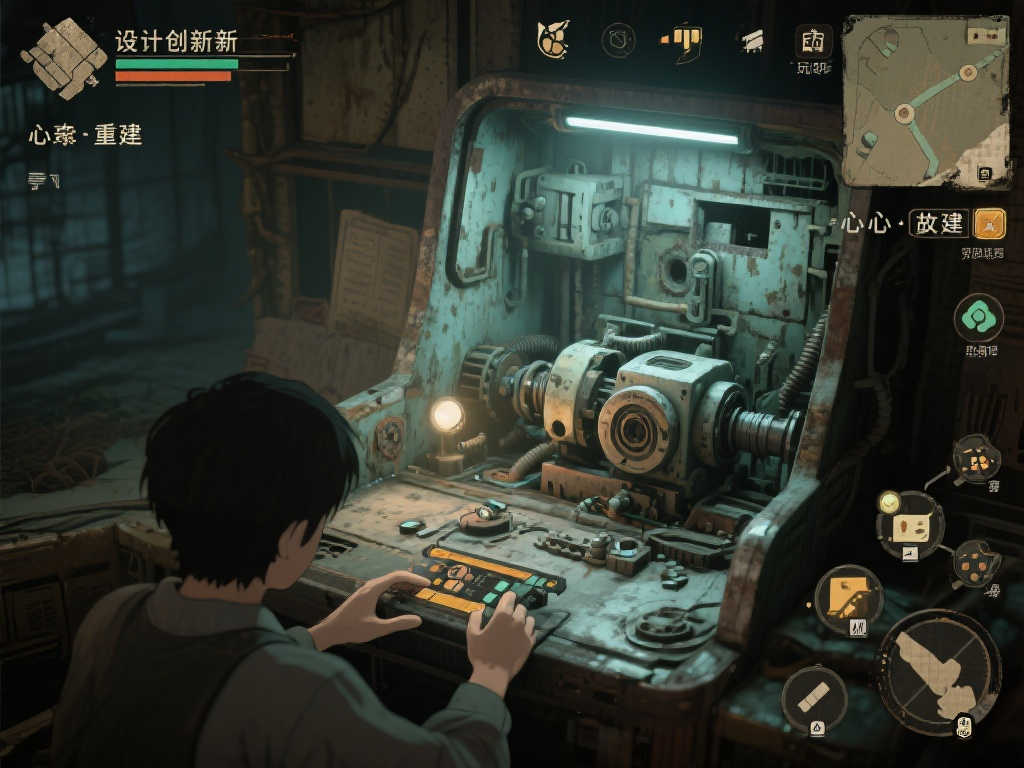Open the cat-face icon in the top bar

551,40
